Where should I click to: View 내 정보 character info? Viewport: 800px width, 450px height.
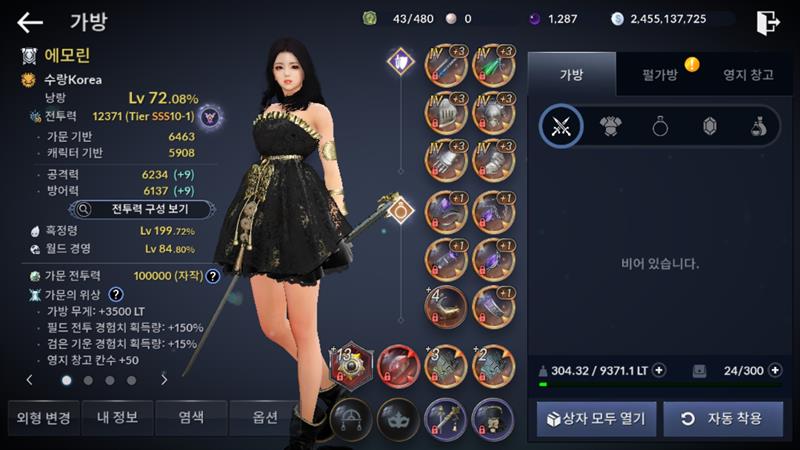pos(117,417)
